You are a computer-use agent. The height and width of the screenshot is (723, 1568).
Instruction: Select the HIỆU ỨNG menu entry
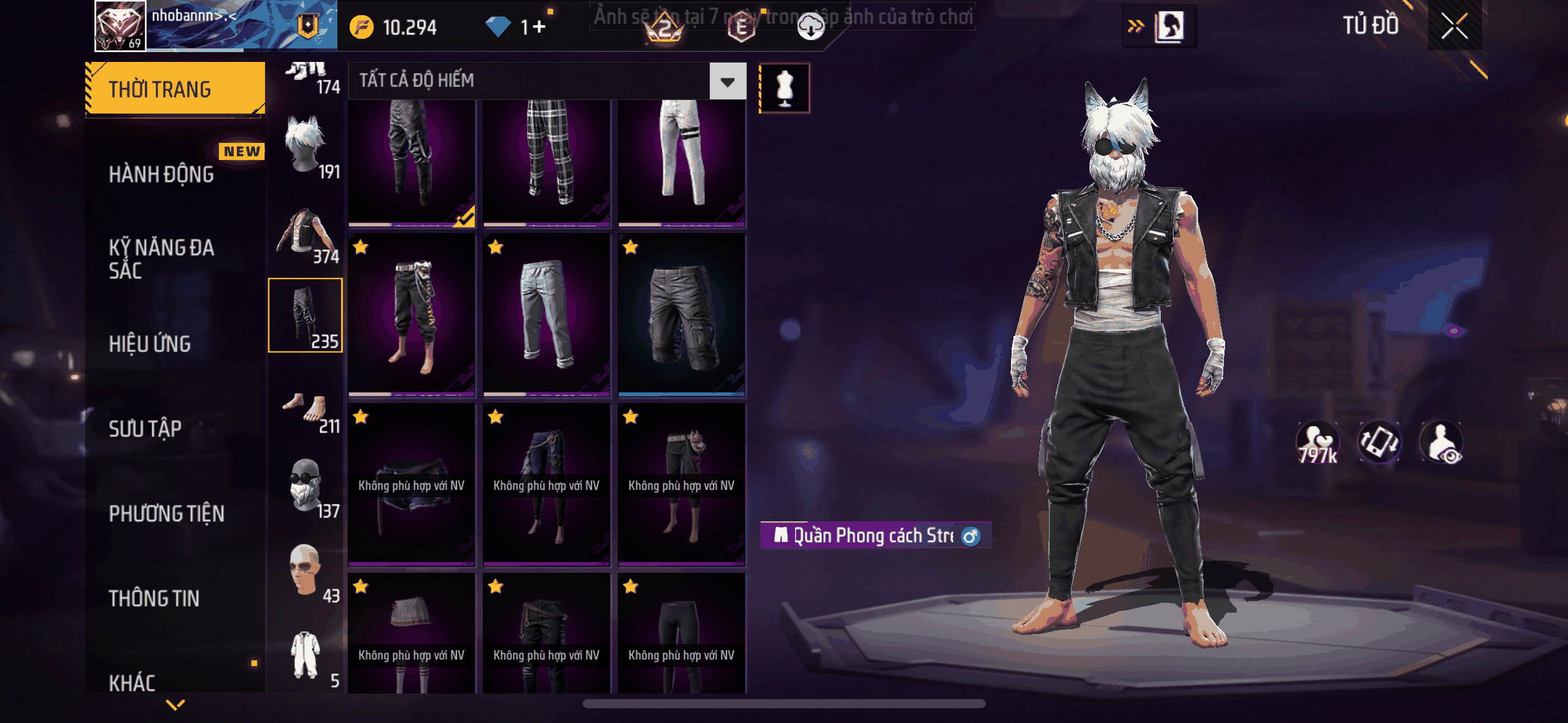(150, 344)
